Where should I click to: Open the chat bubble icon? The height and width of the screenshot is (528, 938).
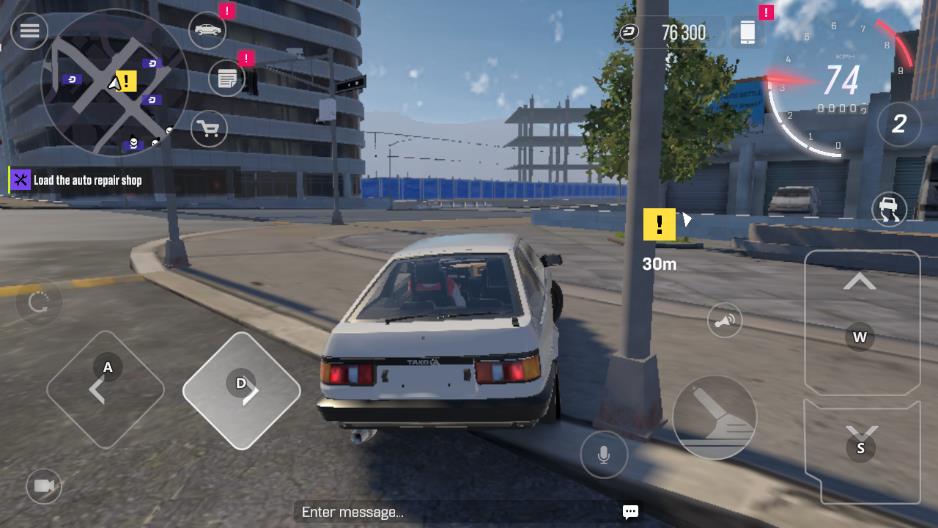click(630, 512)
